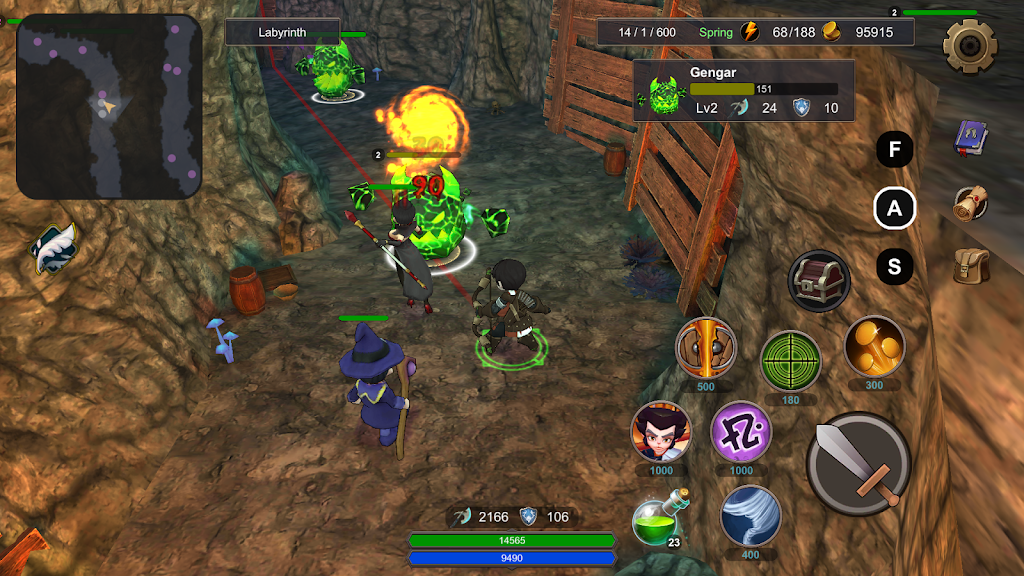Click the Labyrinth location label
Screen dimensions: 1024x576
coord(283,32)
